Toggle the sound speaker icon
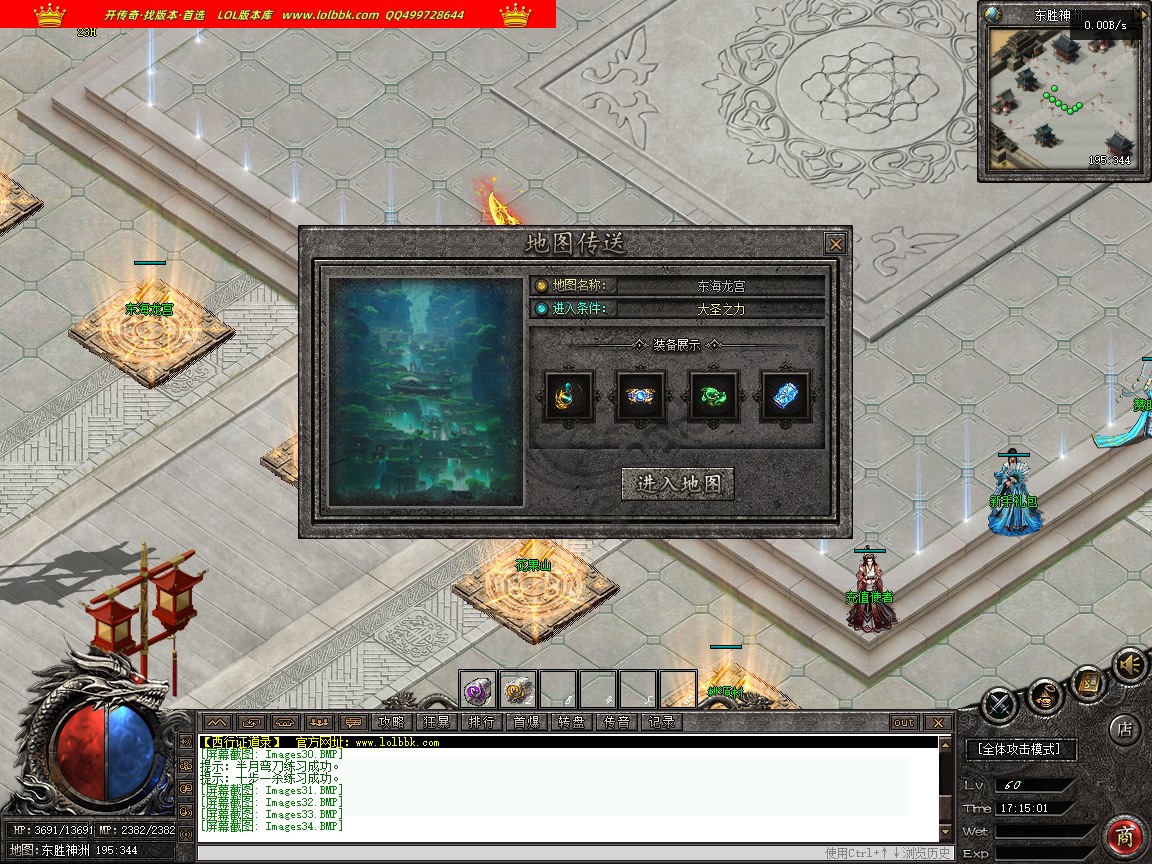Viewport: 1152px width, 864px height. (x=1131, y=665)
